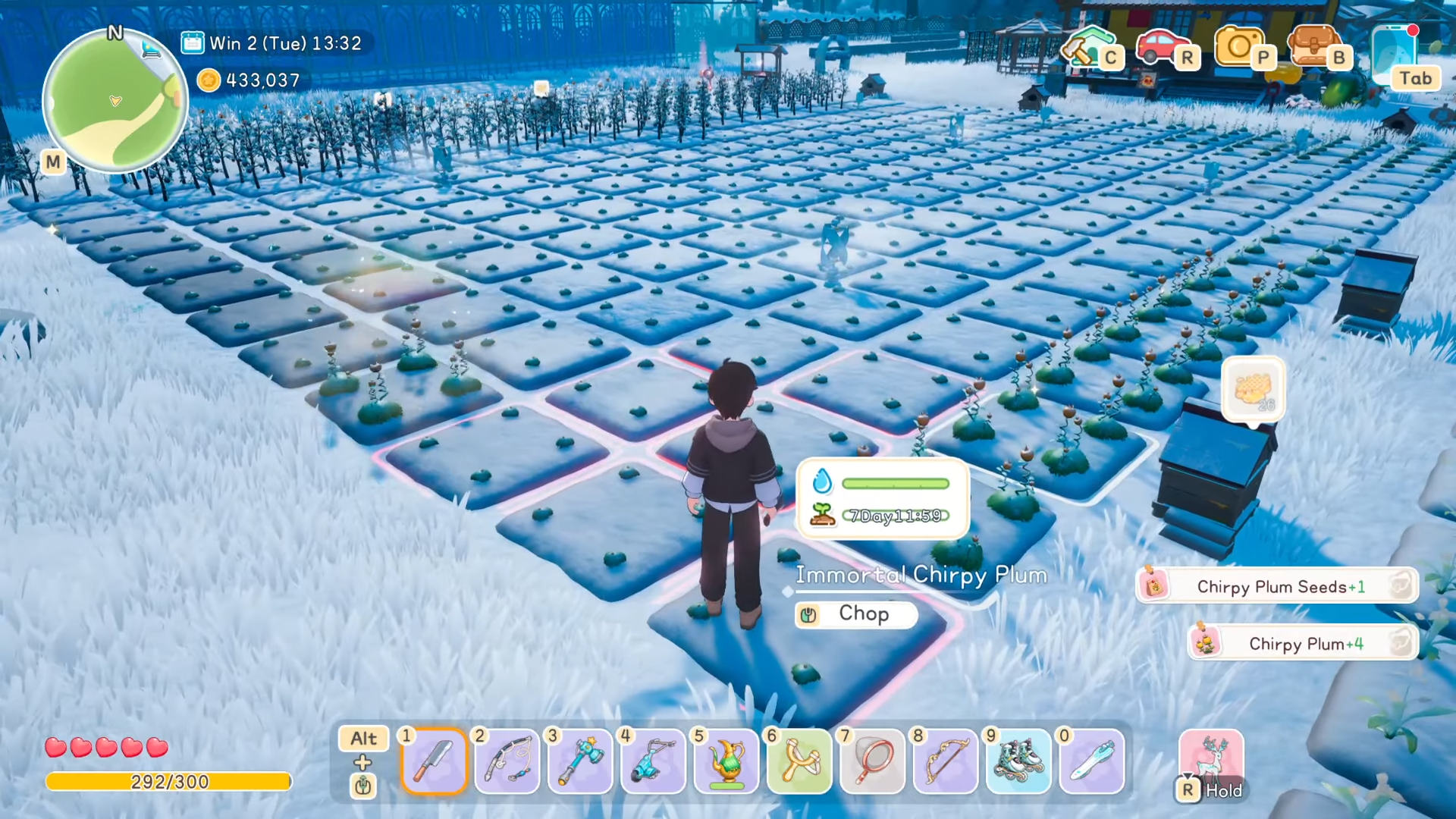Select the bow hotbar slot
This screenshot has height=819, width=1456.
click(945, 761)
